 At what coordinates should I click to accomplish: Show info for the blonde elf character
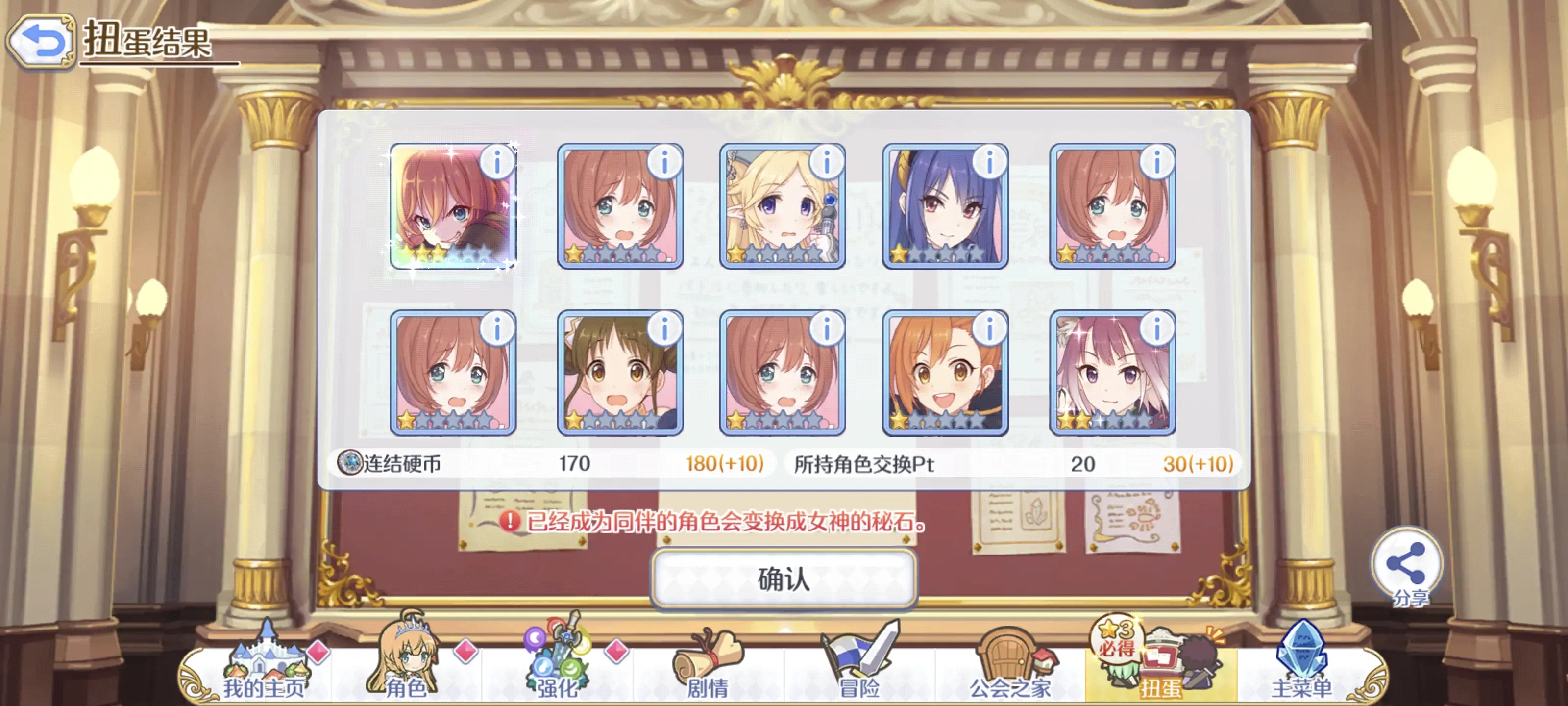pos(826,162)
